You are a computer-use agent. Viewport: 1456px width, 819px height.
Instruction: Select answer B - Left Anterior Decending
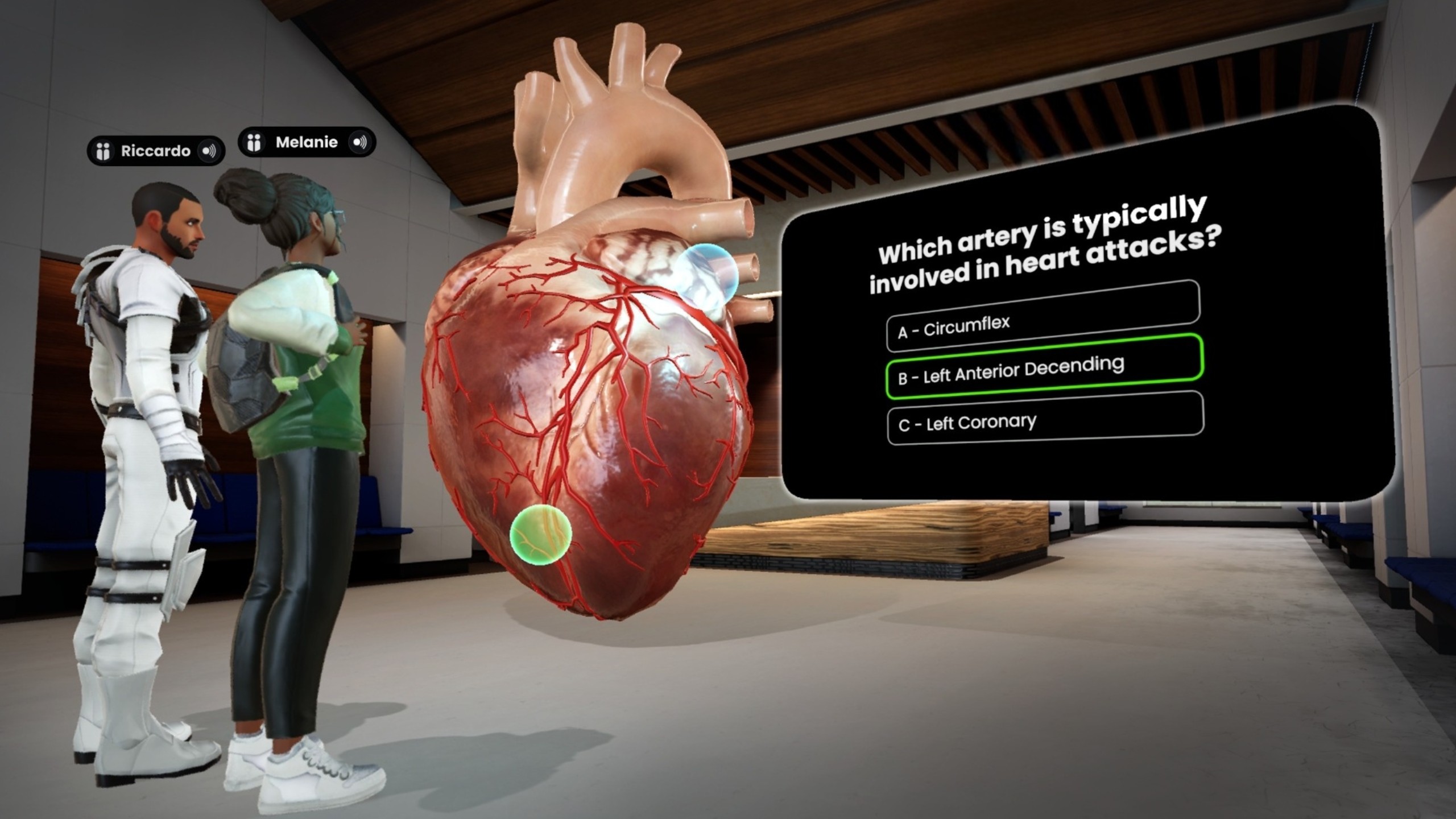[1044, 367]
